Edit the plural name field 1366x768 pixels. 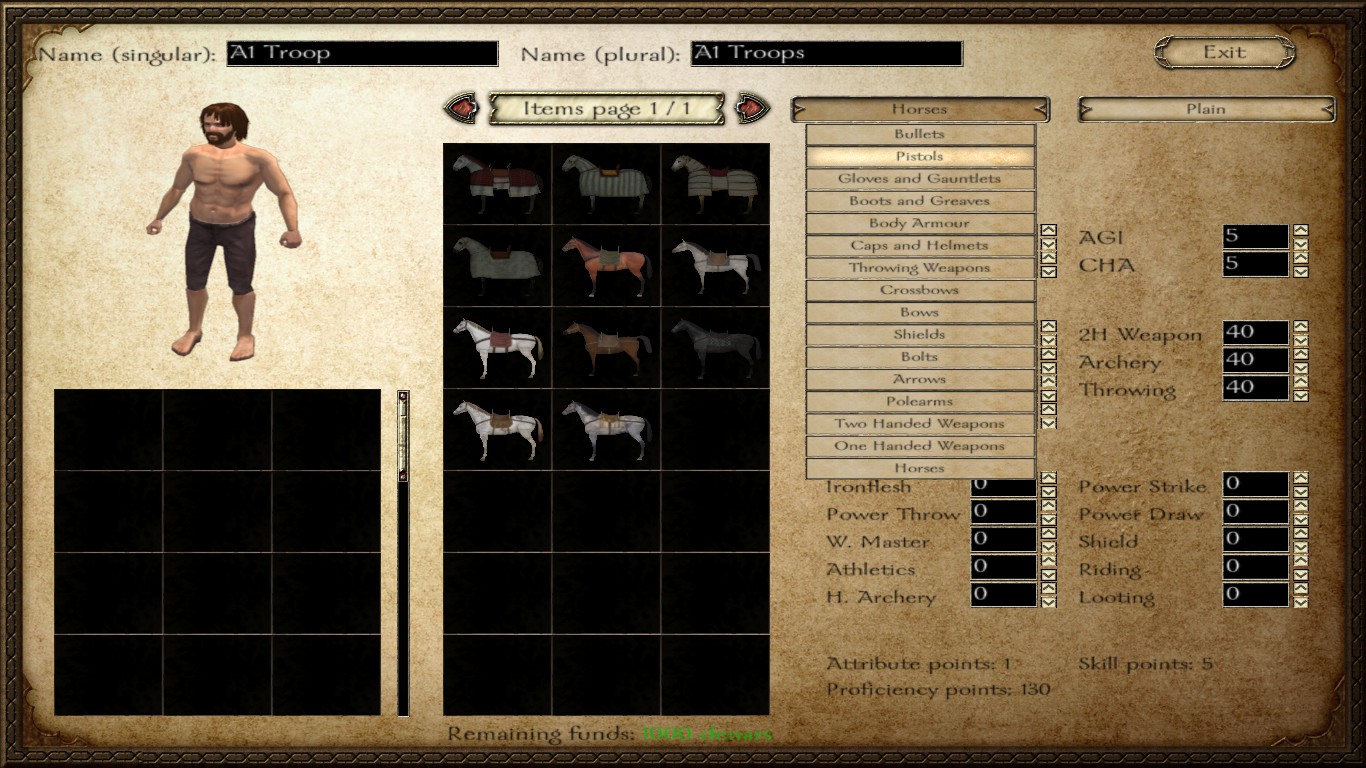[826, 53]
